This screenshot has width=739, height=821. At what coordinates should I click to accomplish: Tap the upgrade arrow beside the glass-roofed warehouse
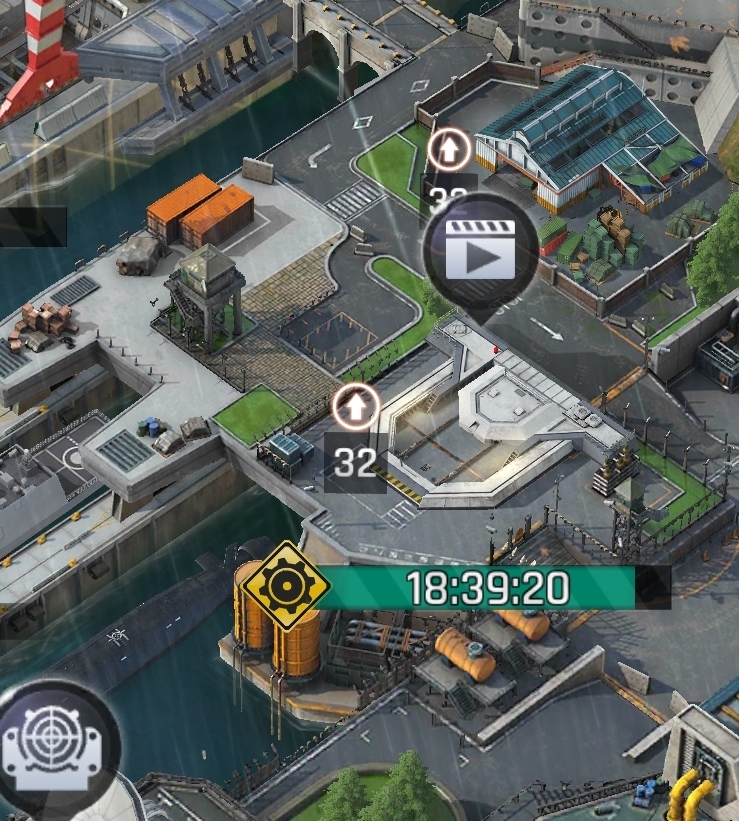tap(449, 150)
